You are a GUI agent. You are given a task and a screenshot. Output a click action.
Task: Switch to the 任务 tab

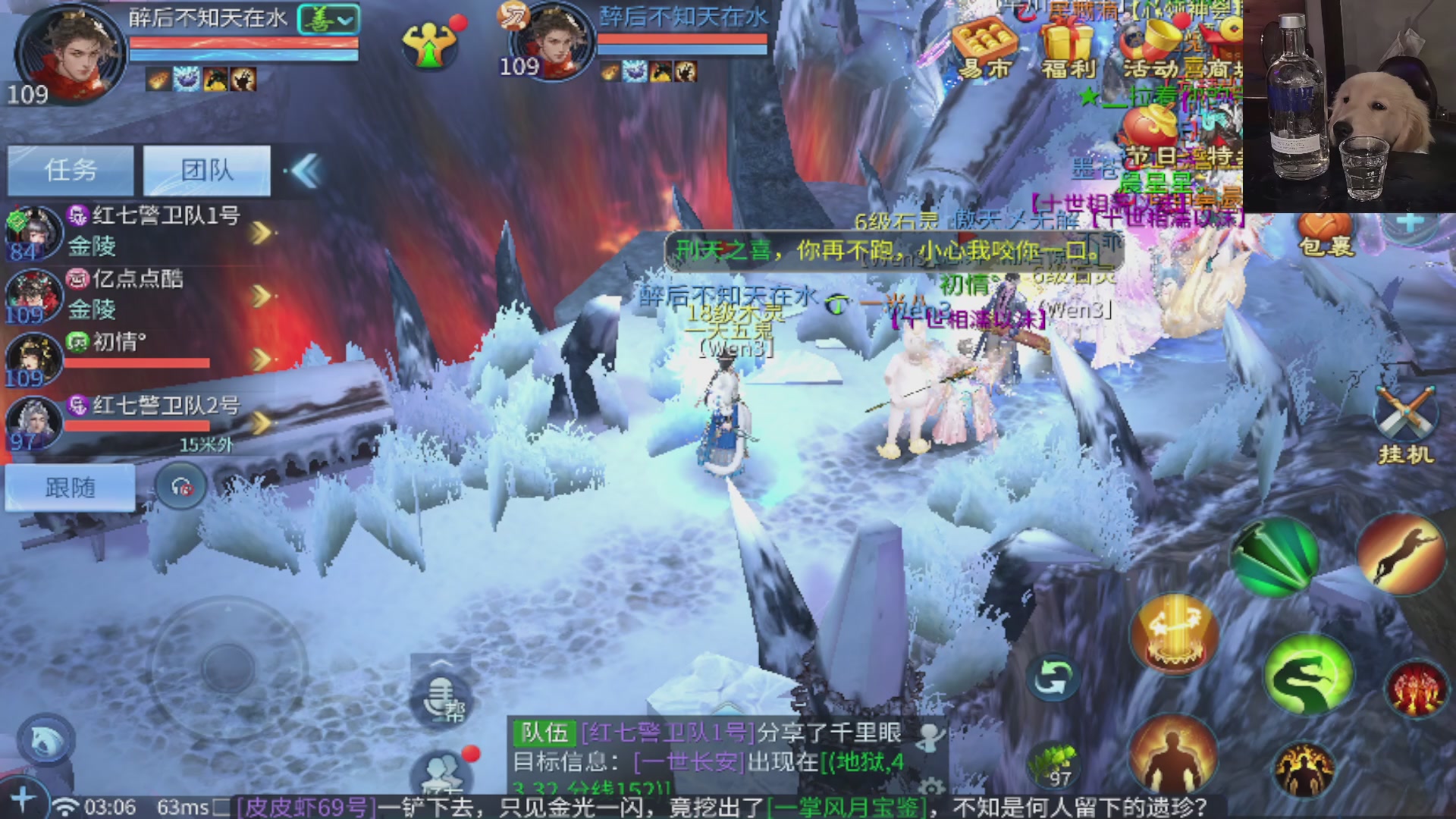(70, 171)
